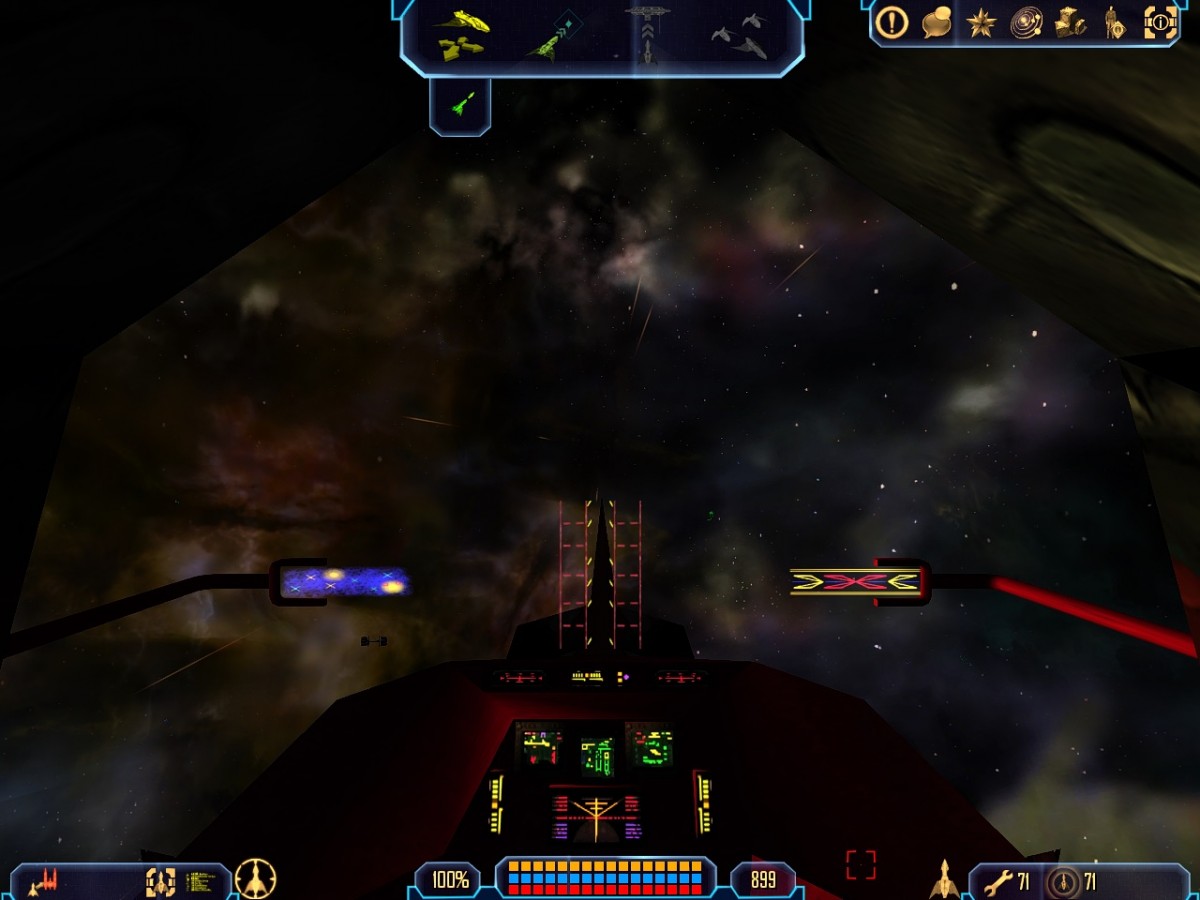
Task: Select the green targeted ship icon
Action: click(x=553, y=38)
